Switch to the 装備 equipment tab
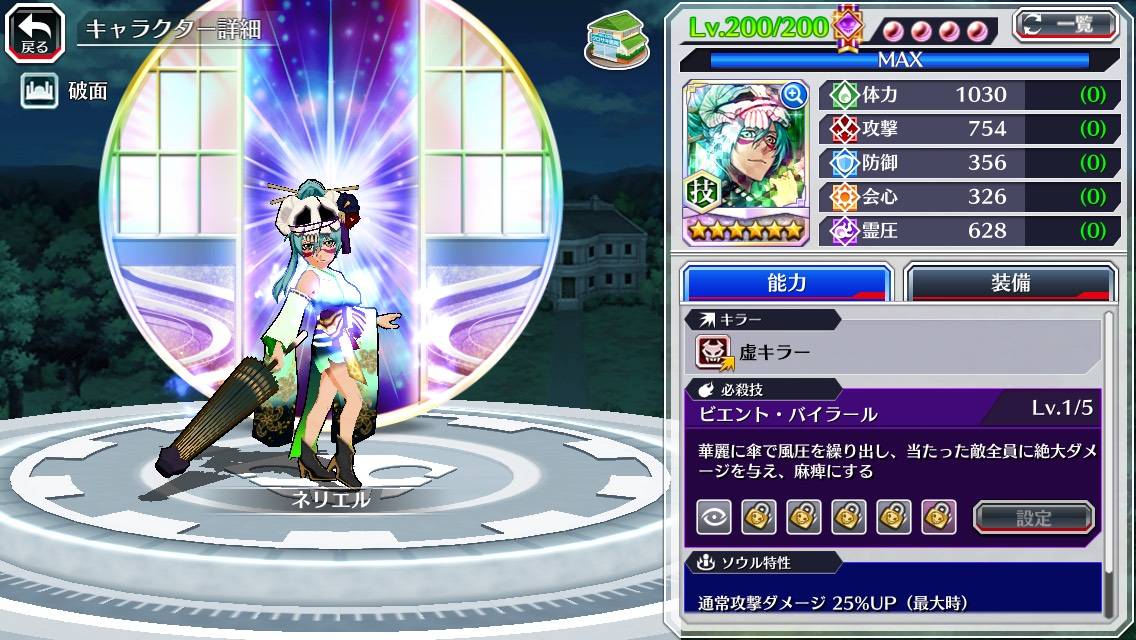The height and width of the screenshot is (640, 1136). click(x=1009, y=283)
